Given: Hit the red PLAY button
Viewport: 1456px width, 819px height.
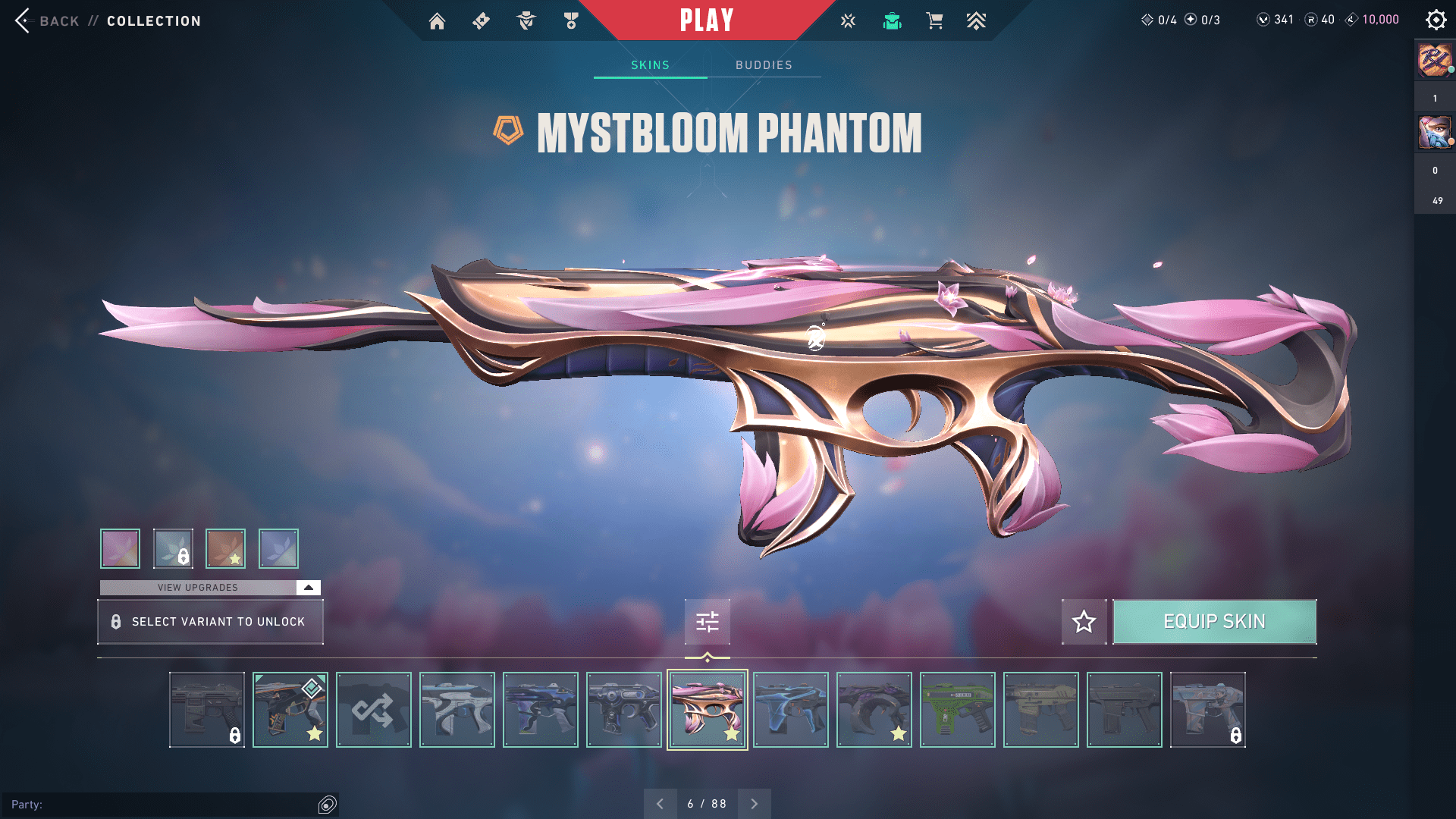Looking at the screenshot, I should (x=707, y=20).
